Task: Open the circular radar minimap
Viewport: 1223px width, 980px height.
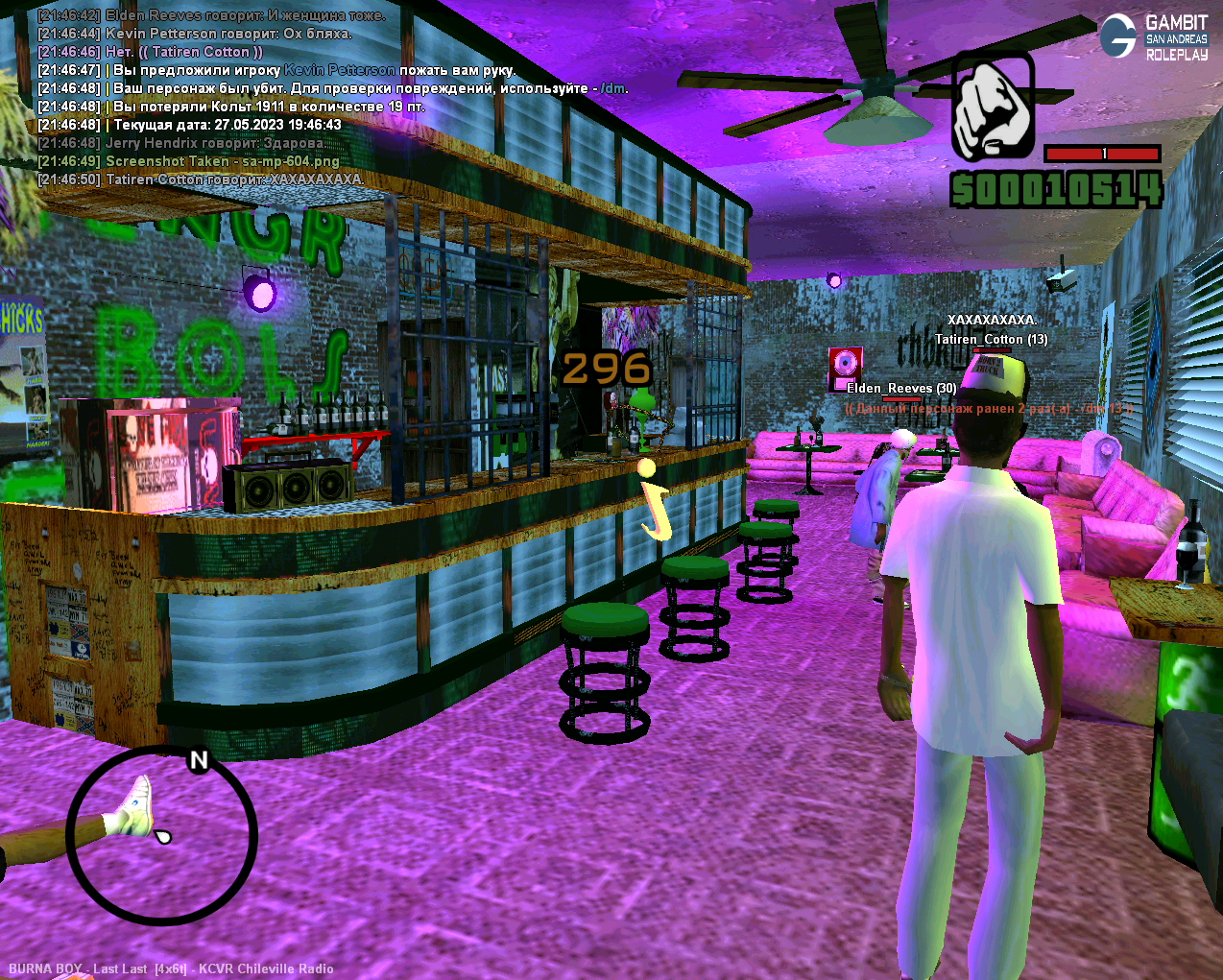Action: [161, 836]
